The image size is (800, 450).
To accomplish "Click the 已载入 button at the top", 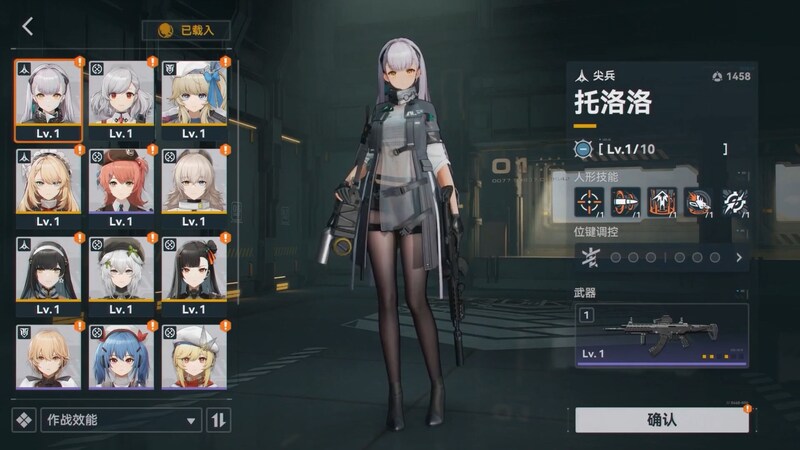I will [186, 30].
